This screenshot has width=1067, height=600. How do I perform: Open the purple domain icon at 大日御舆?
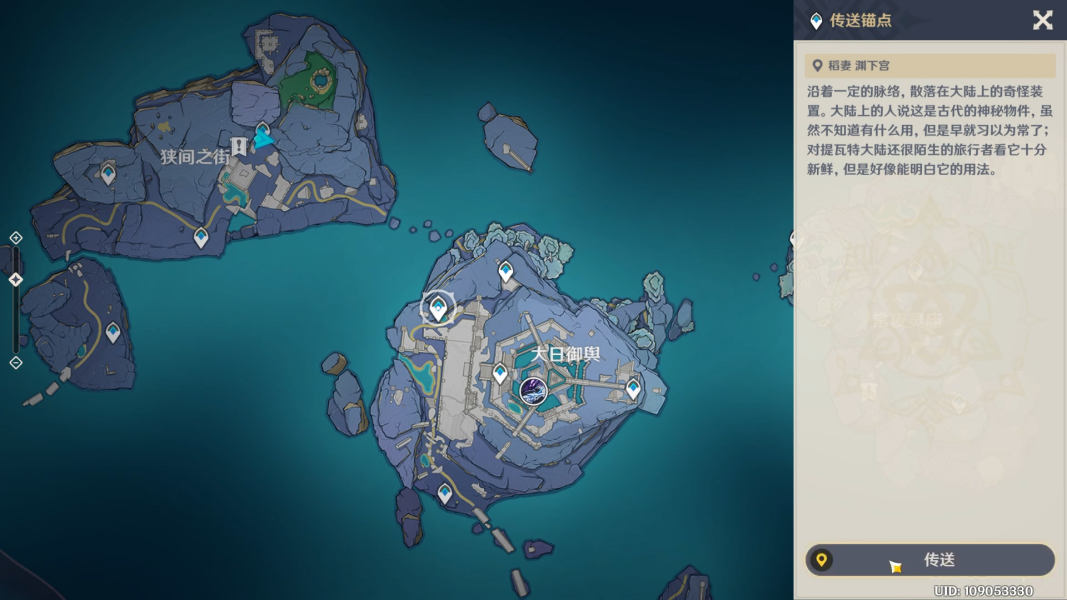[533, 391]
